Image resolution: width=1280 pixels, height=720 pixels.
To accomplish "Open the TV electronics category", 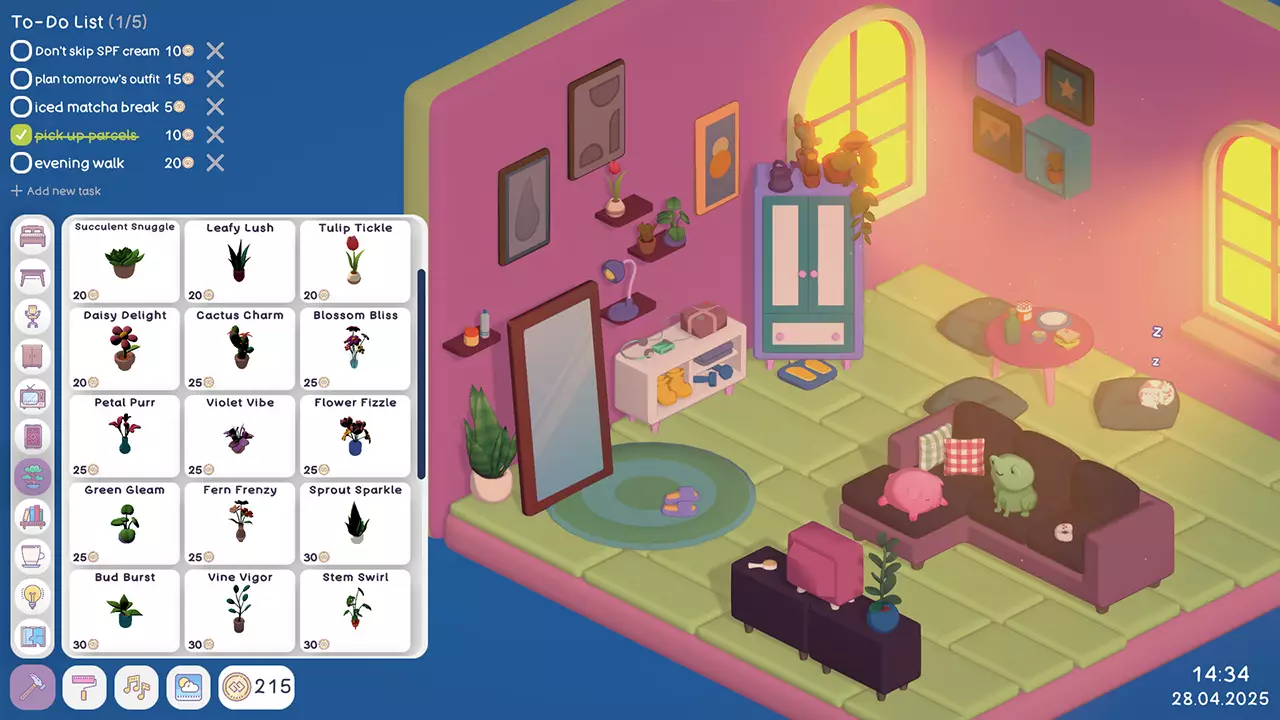I will pos(33,397).
